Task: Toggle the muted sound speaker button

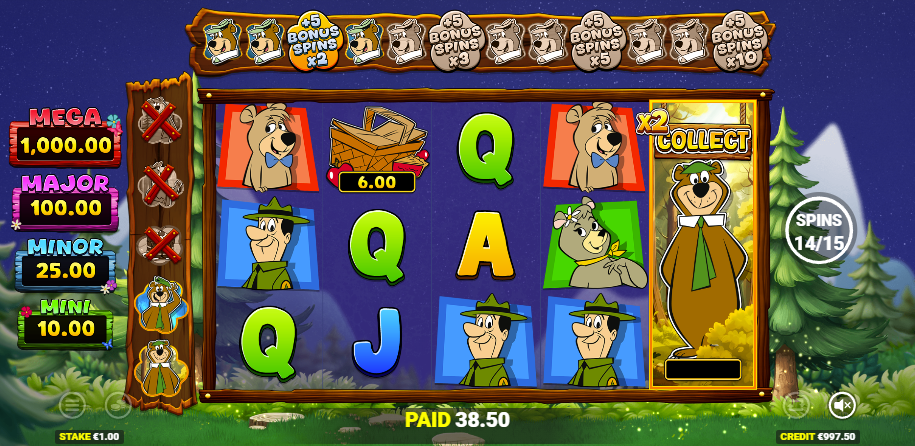Action: 842,405
